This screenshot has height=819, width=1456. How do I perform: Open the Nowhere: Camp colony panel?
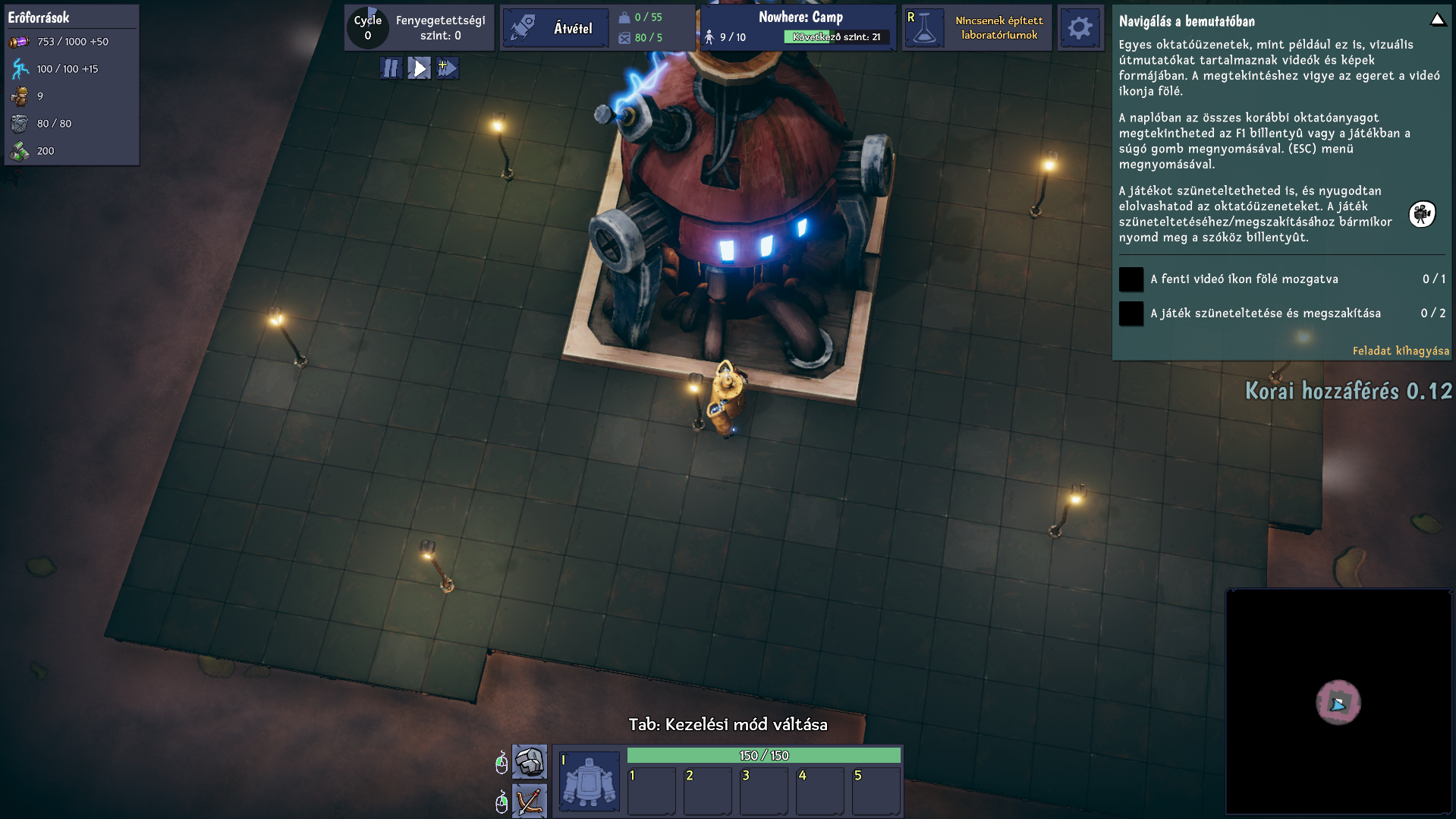click(800, 17)
